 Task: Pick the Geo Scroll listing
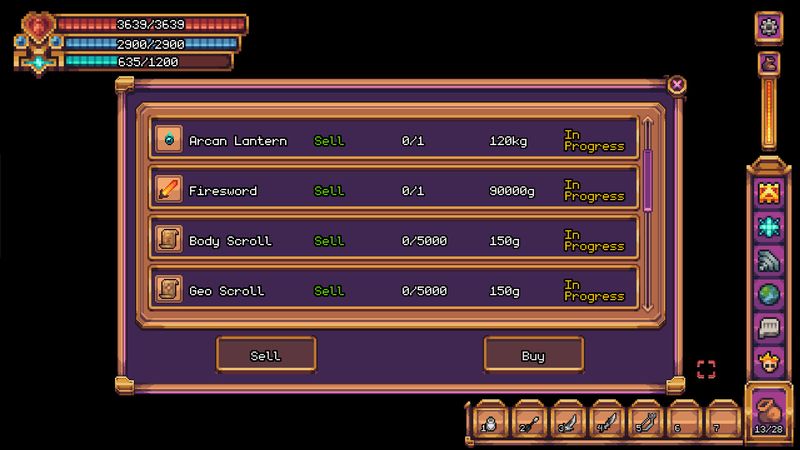395,290
